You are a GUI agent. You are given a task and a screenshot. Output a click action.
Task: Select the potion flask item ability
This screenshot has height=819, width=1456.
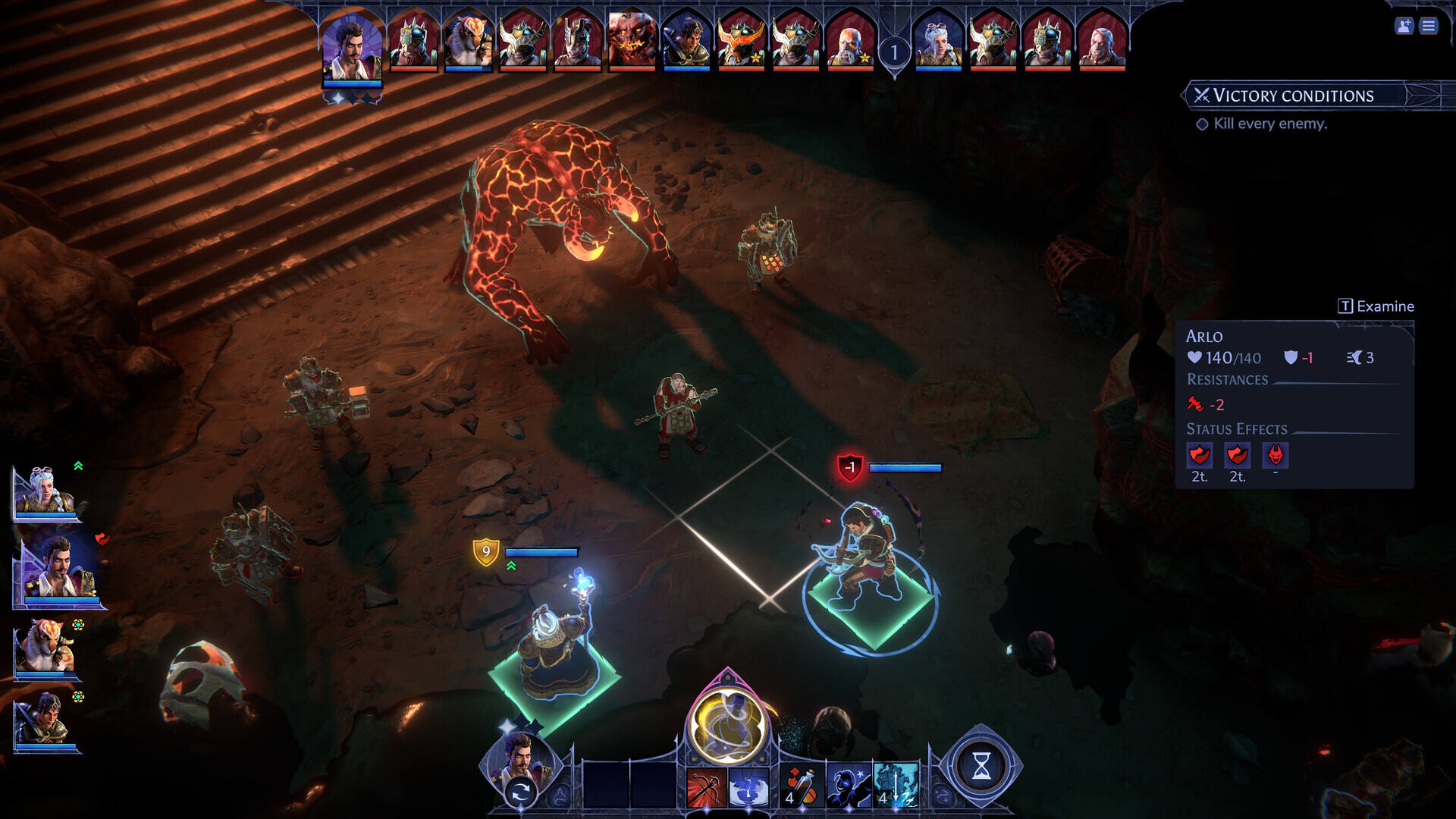pyautogui.click(x=801, y=786)
